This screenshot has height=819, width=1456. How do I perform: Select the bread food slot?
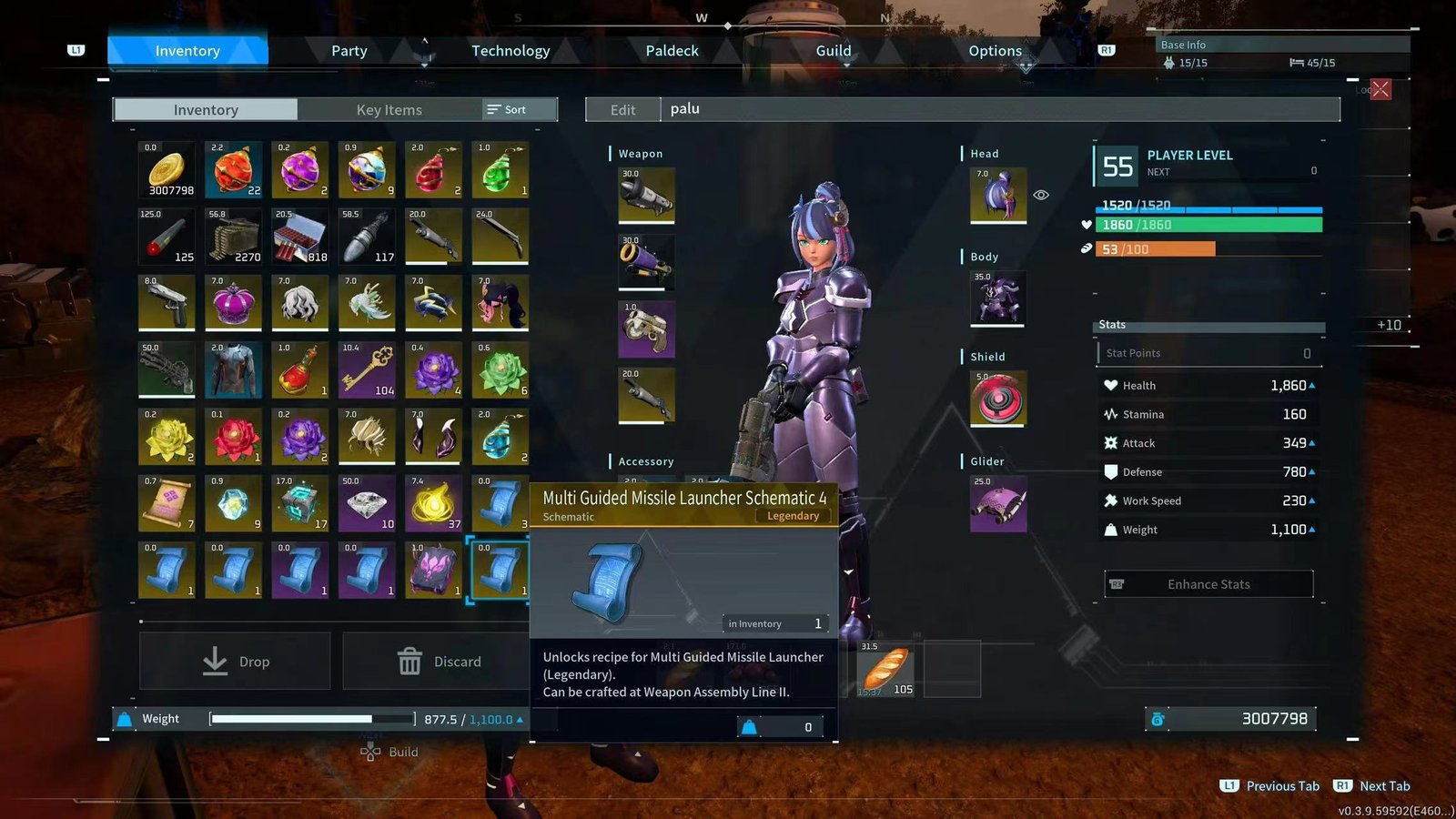[886, 670]
